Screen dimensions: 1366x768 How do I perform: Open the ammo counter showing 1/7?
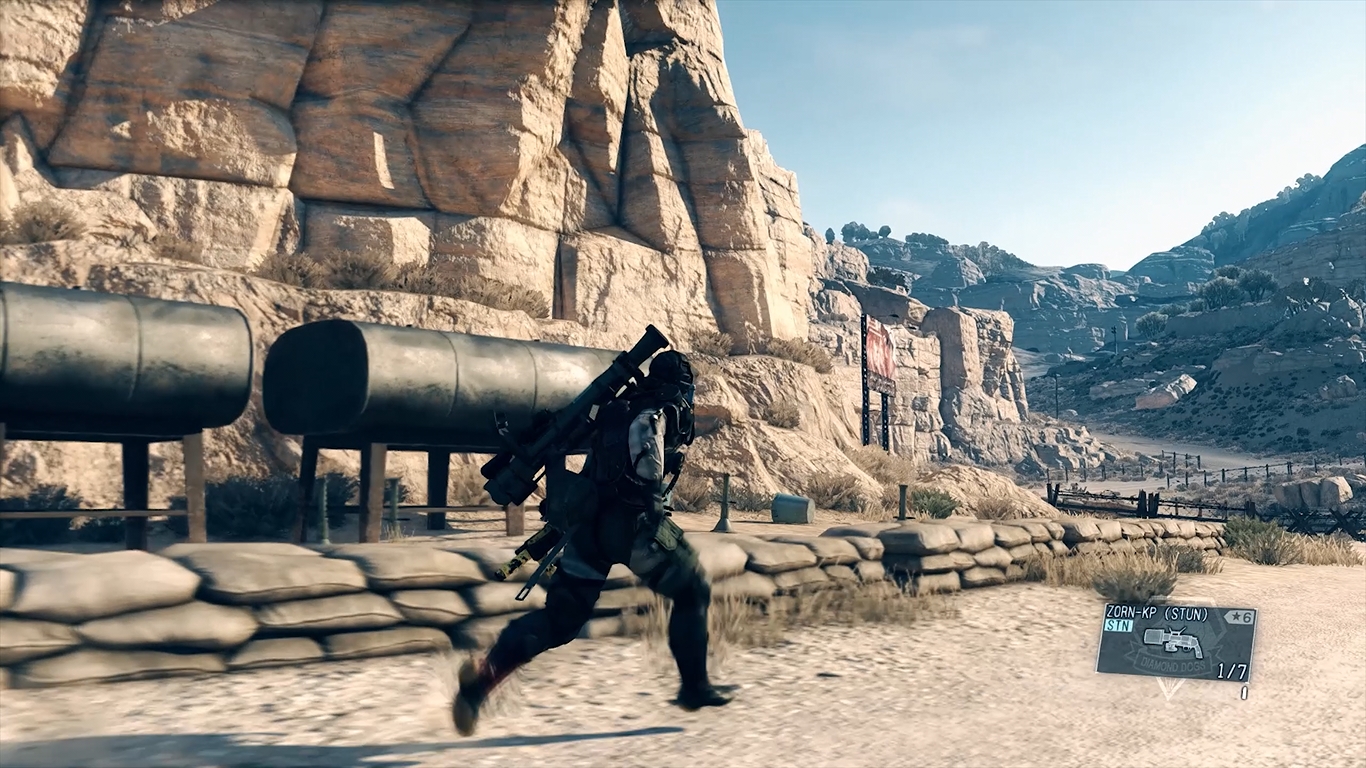pos(1232,671)
